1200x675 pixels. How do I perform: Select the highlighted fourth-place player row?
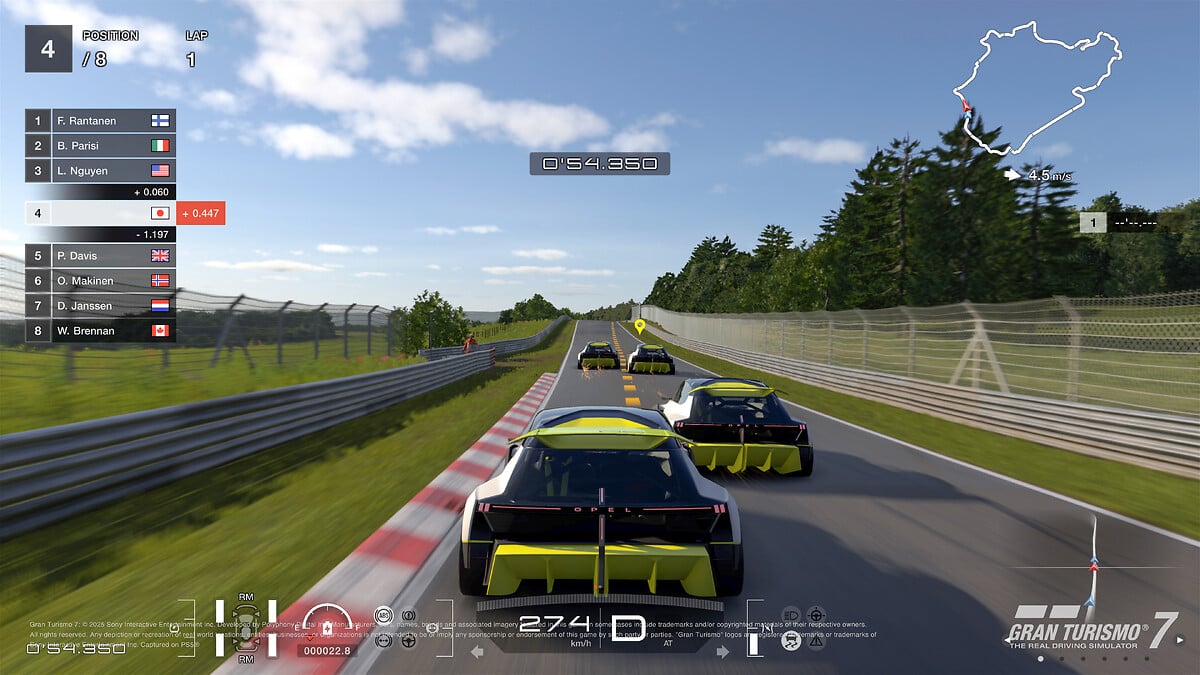click(100, 213)
